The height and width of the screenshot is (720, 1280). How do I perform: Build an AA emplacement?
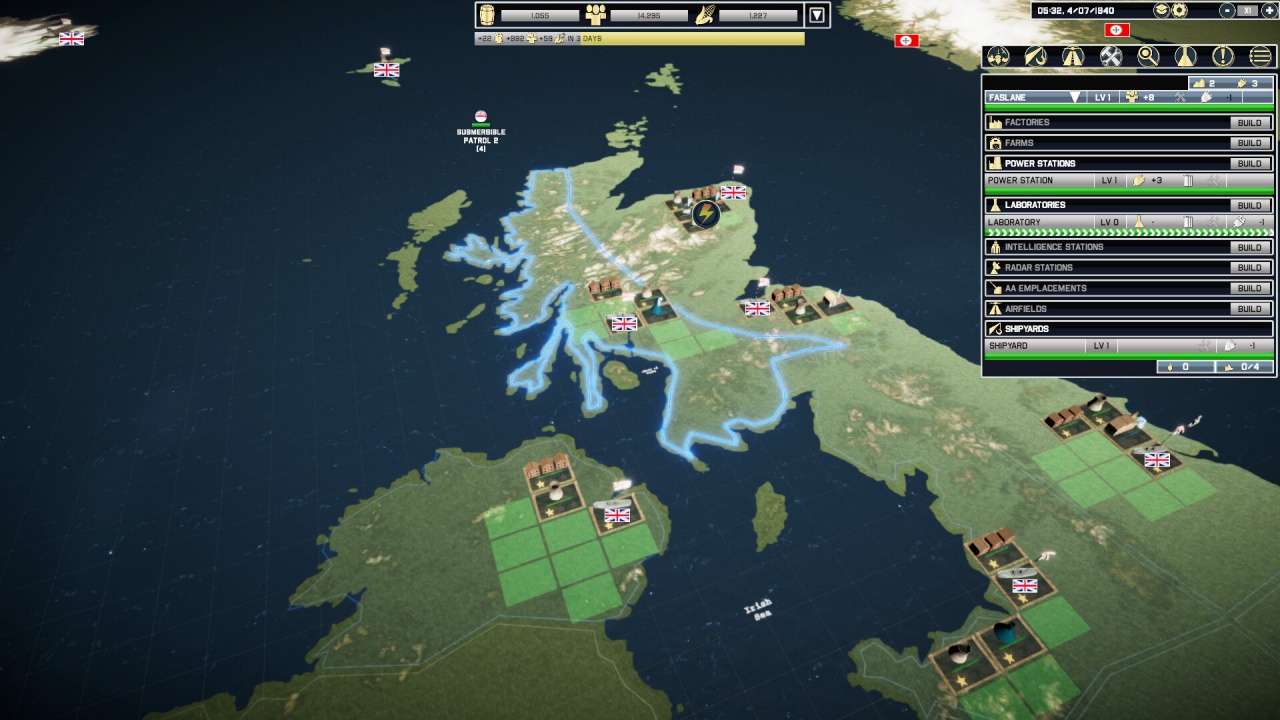(x=1250, y=288)
